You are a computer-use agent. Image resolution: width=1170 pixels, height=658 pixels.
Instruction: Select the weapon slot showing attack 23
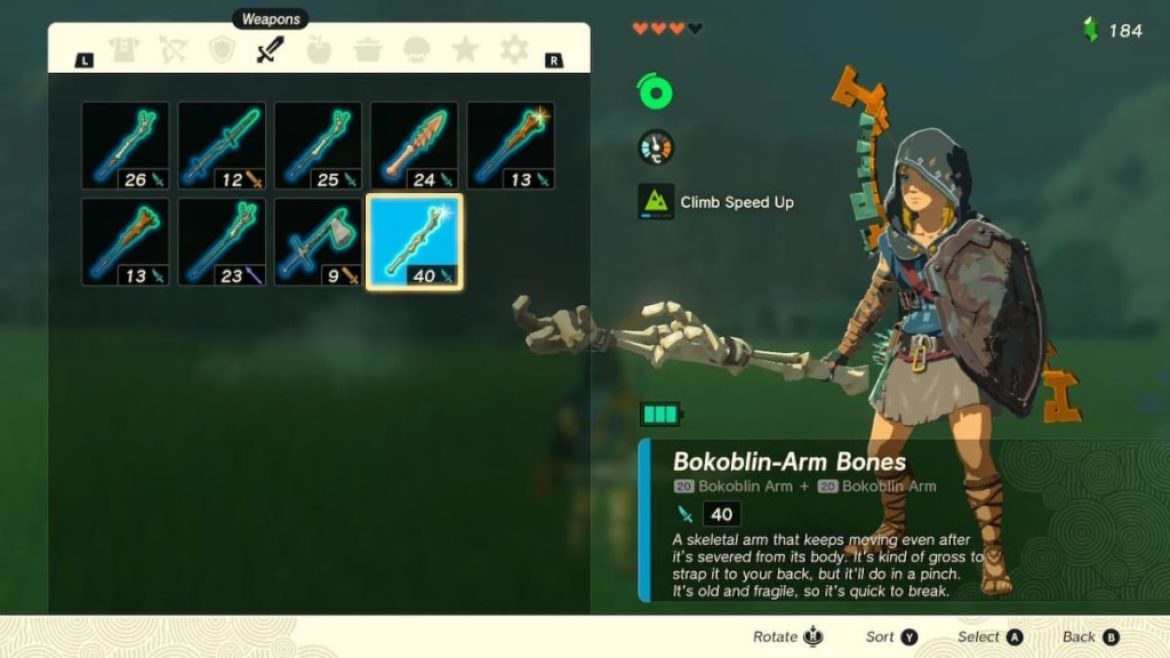(222, 242)
